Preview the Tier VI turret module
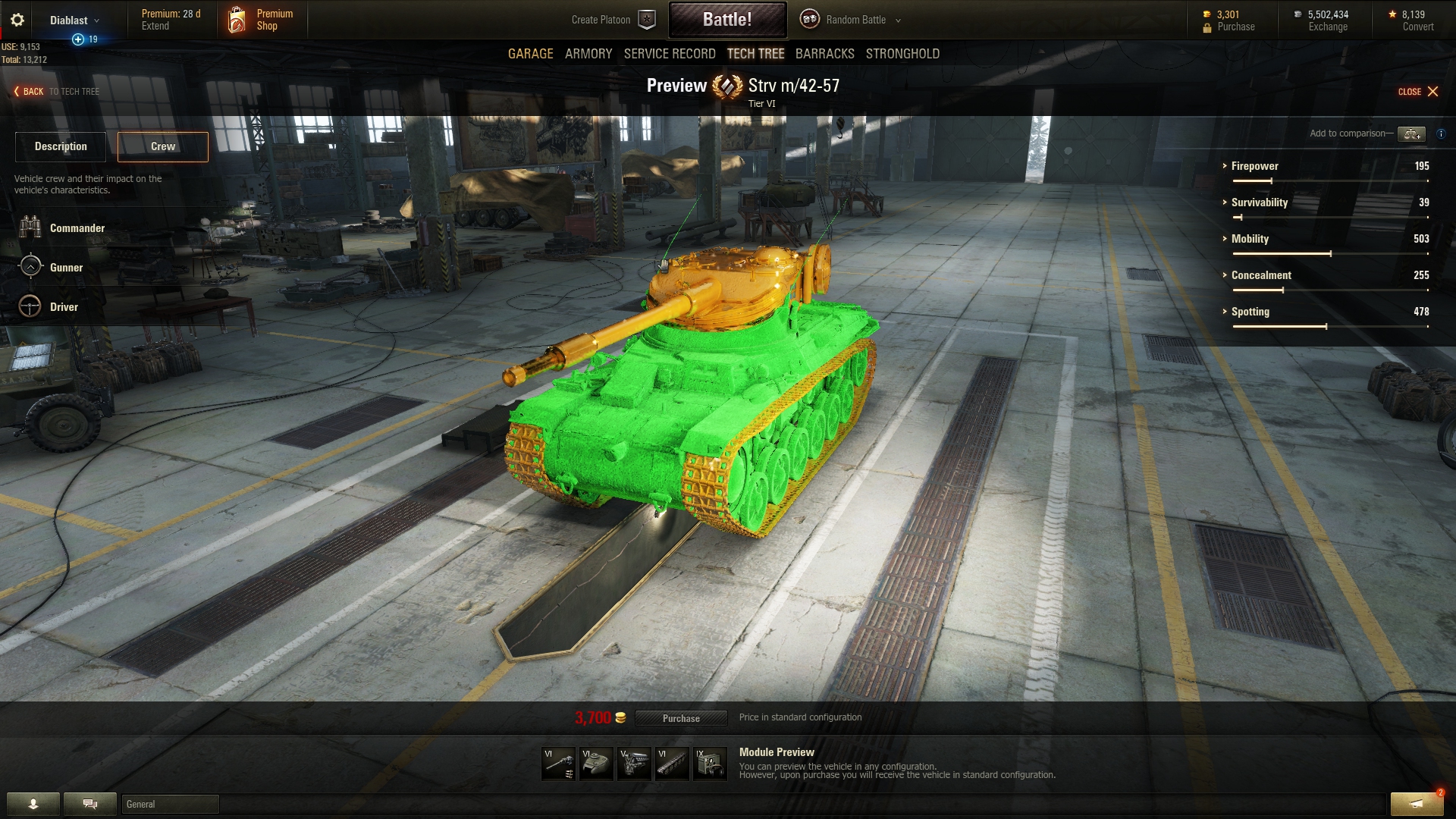Screen dimensions: 1456x819 [596, 763]
